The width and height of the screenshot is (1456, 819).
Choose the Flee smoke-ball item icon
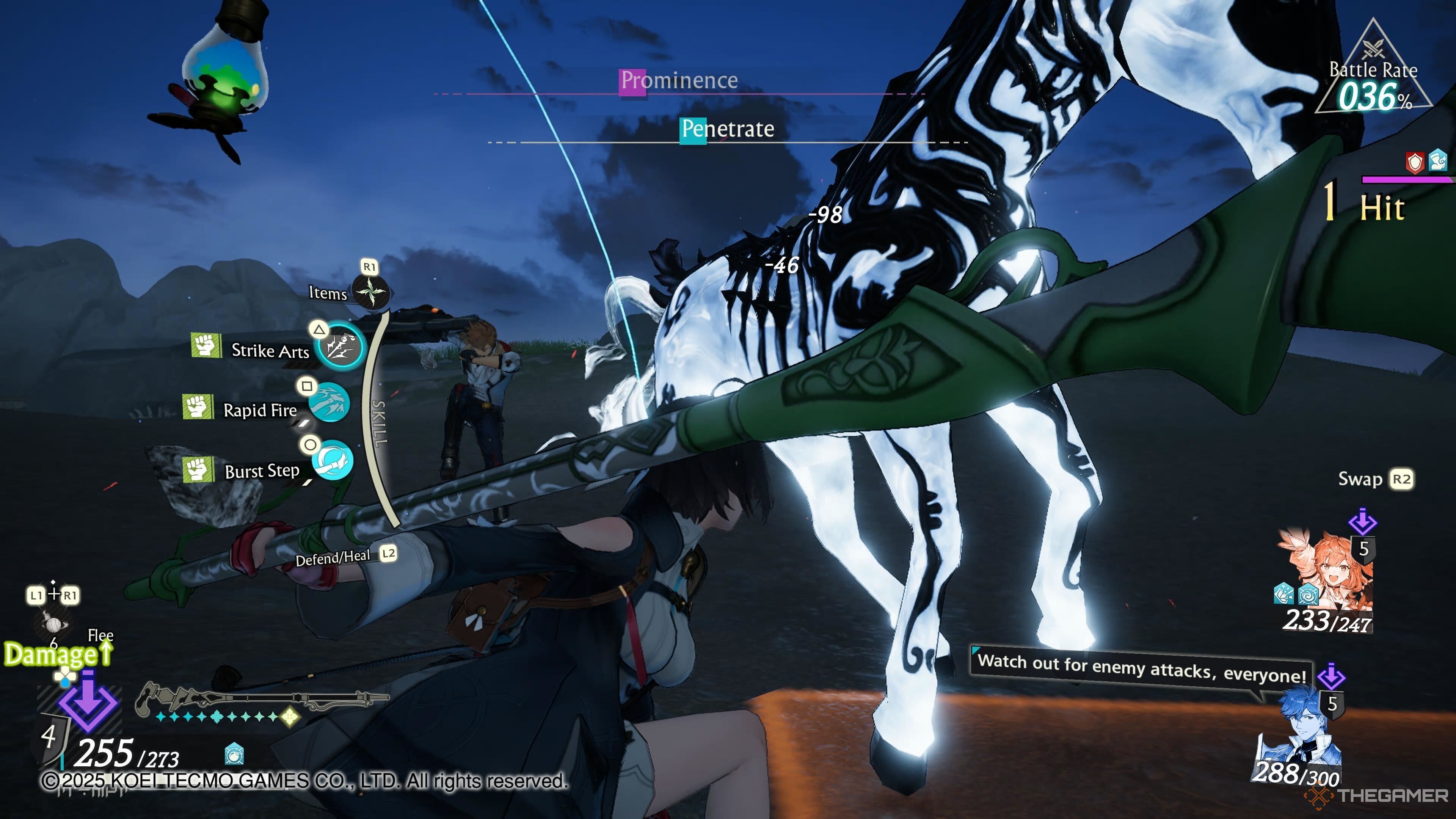click(x=54, y=624)
